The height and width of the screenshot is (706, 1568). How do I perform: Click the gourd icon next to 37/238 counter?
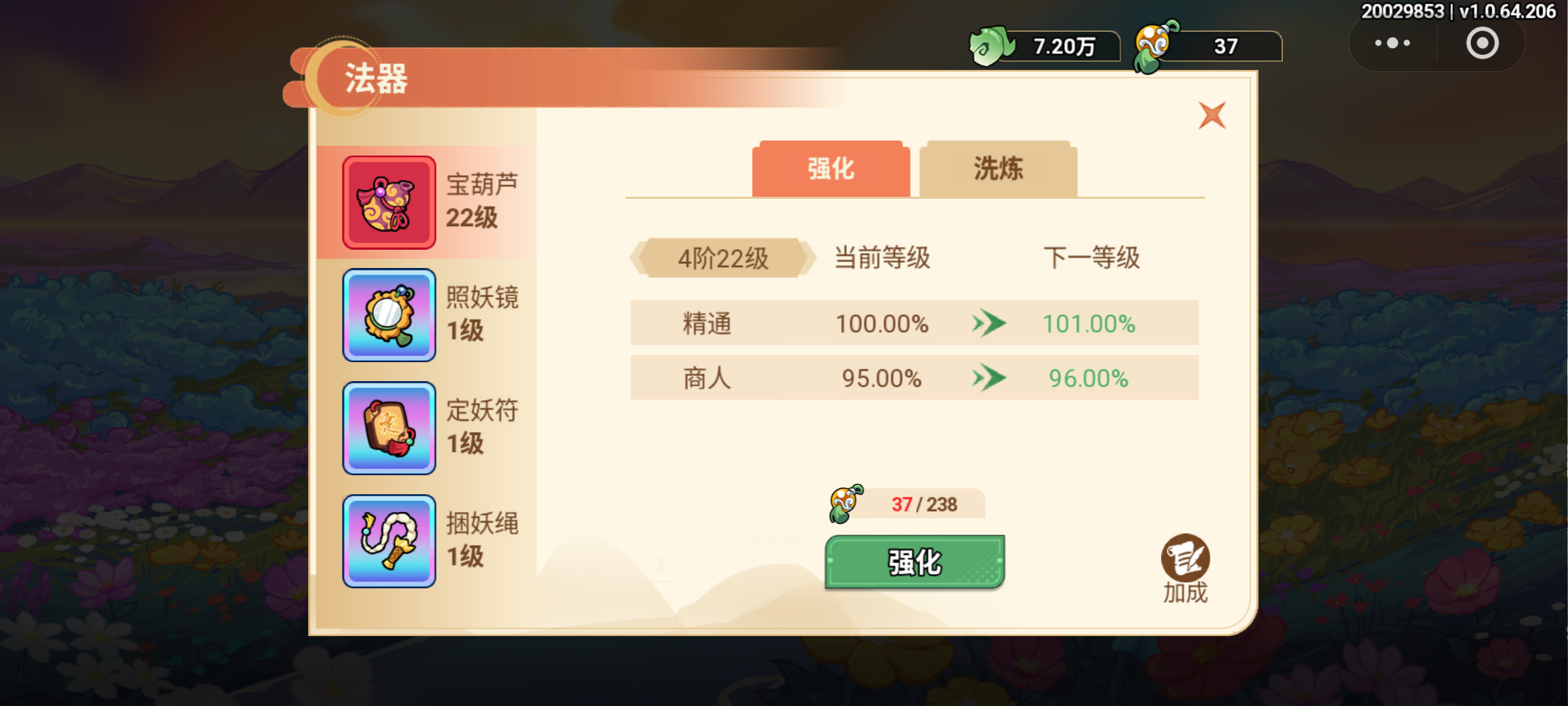coord(843,503)
